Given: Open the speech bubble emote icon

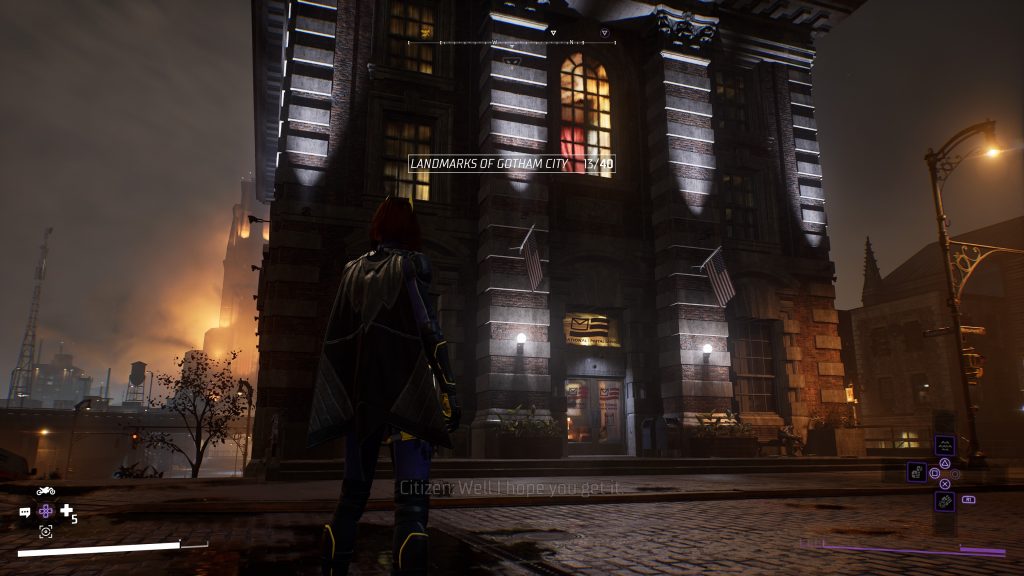Looking at the screenshot, I should click(25, 512).
